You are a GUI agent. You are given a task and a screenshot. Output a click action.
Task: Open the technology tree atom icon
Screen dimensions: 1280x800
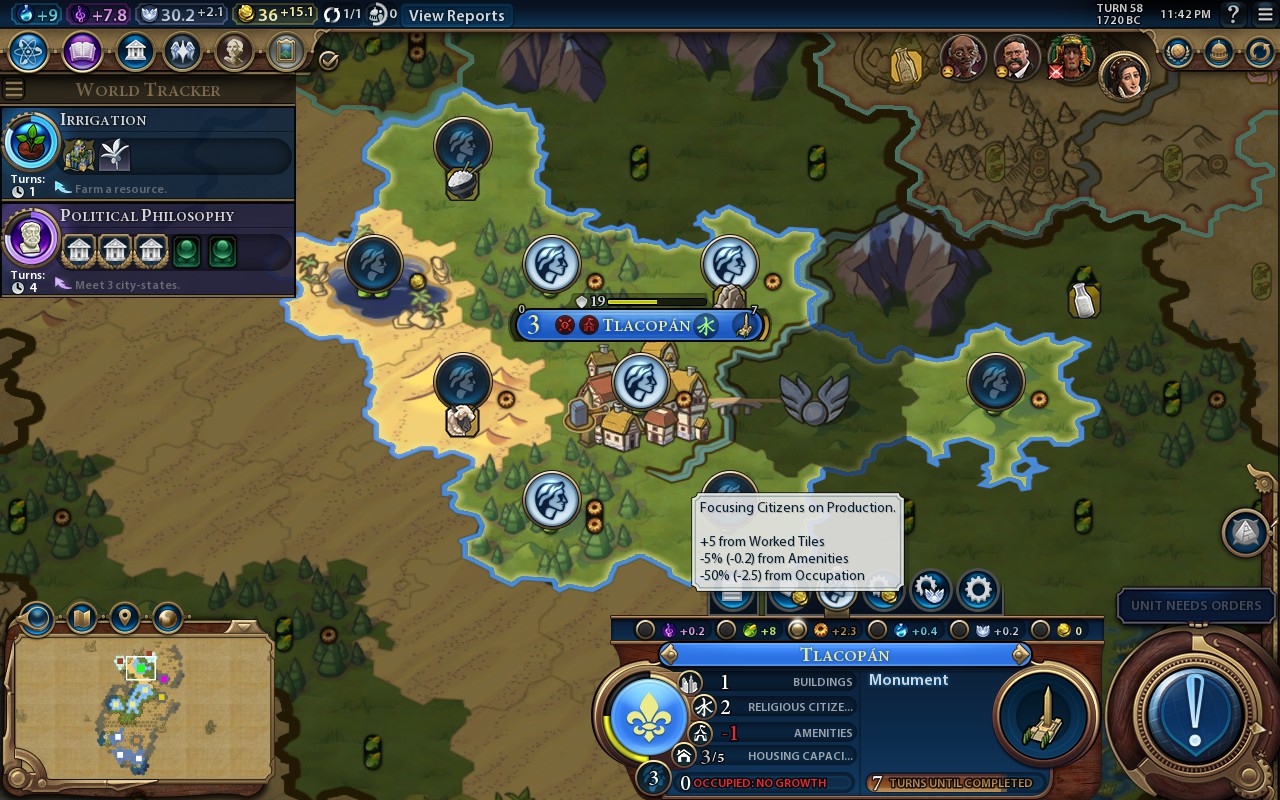pos(30,51)
